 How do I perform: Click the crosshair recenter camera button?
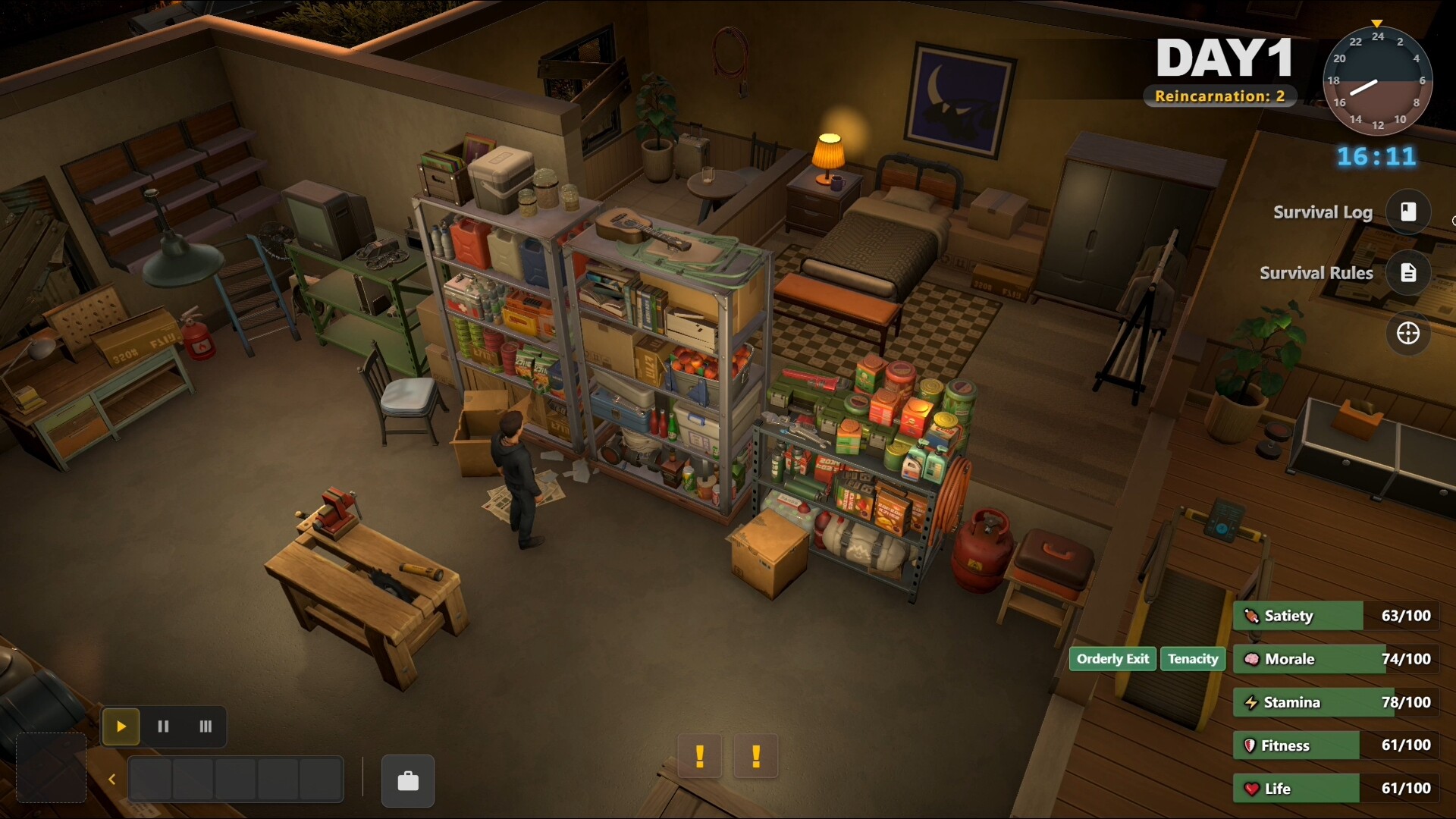[x=1407, y=333]
